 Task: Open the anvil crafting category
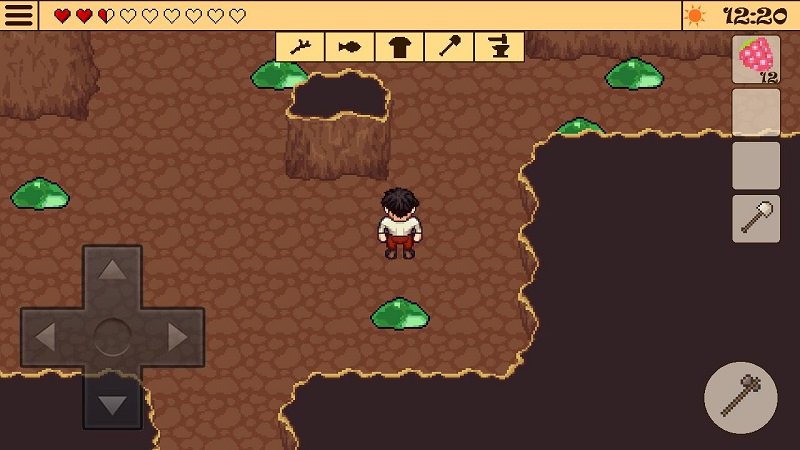[499, 46]
